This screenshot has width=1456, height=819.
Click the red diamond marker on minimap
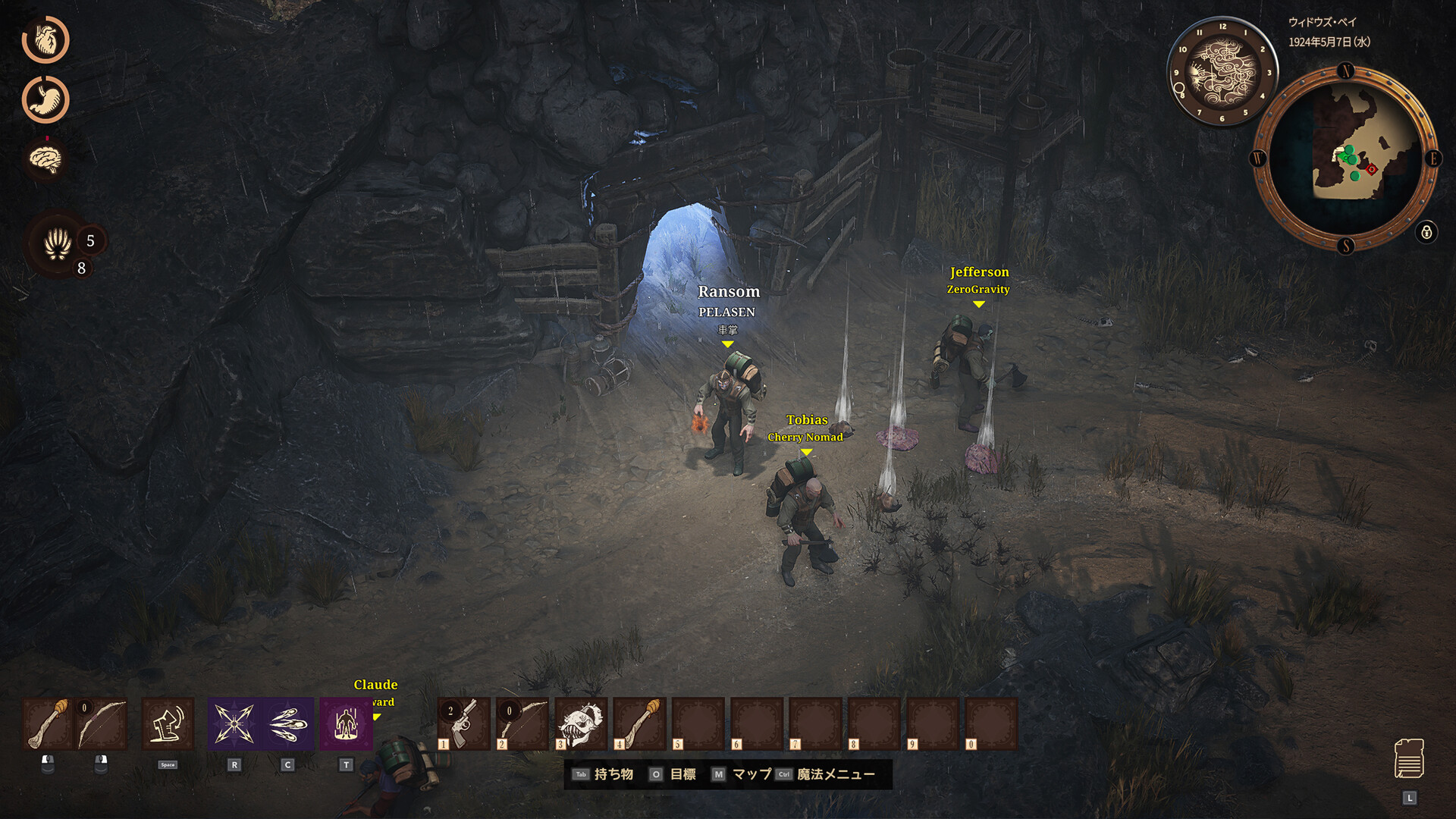pyautogui.click(x=1371, y=169)
